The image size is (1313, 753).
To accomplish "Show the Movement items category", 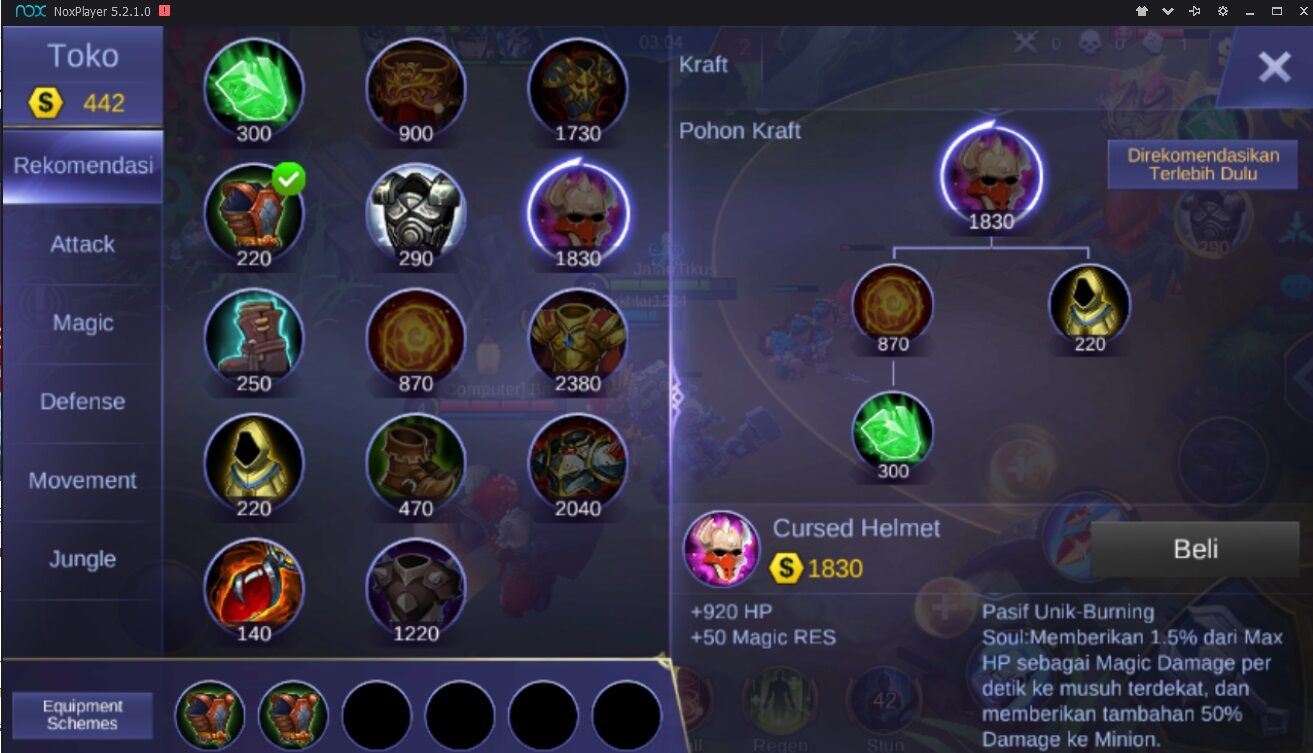I will 82,480.
